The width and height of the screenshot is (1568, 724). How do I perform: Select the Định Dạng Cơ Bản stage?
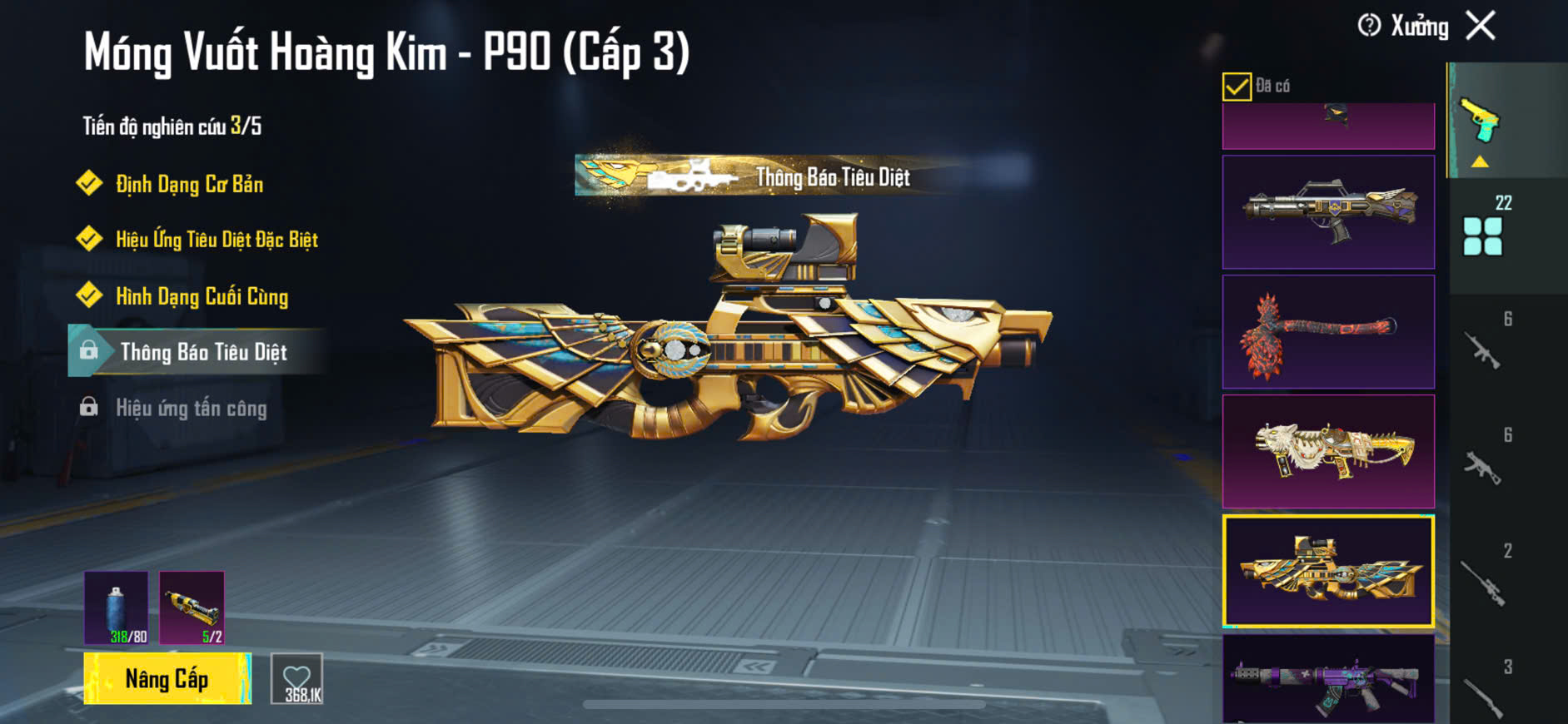click(x=189, y=184)
